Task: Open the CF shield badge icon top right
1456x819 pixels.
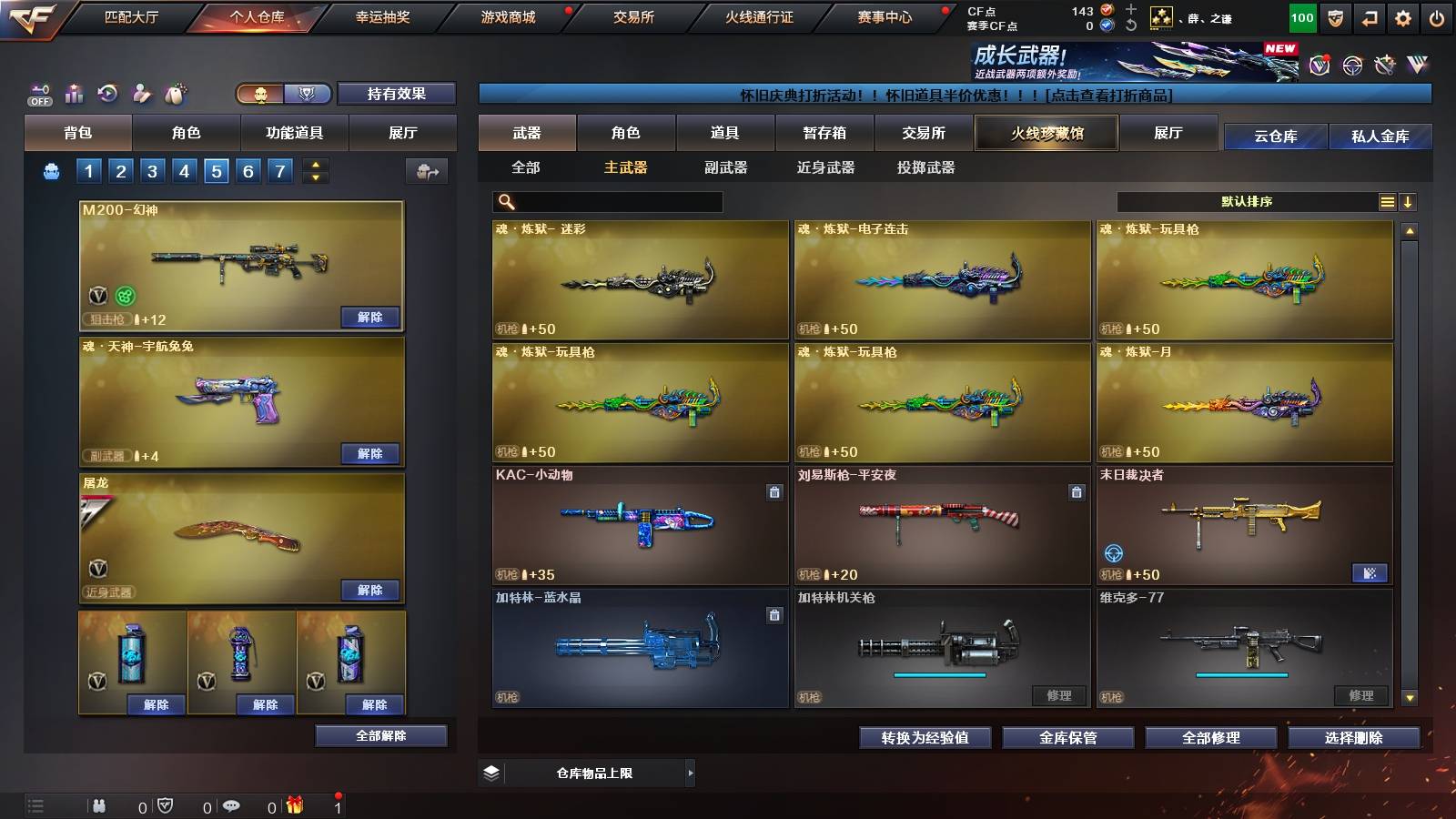Action: [x=1334, y=17]
